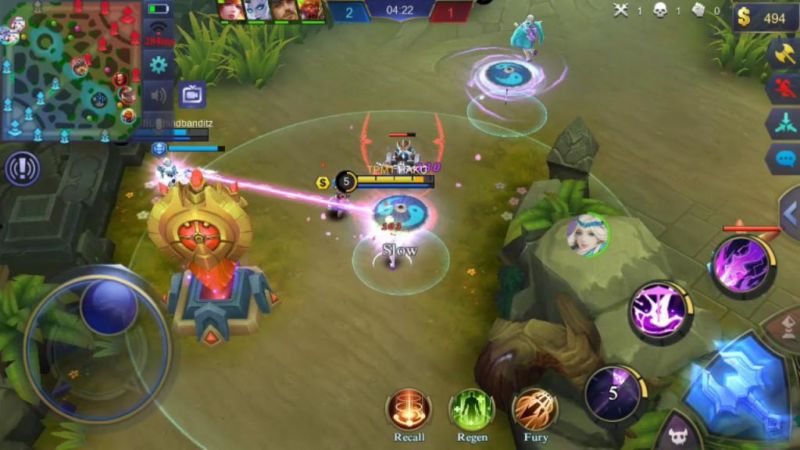Viewport: 800px width, 450px height.
Task: Use the Regen ability
Action: [x=471, y=409]
